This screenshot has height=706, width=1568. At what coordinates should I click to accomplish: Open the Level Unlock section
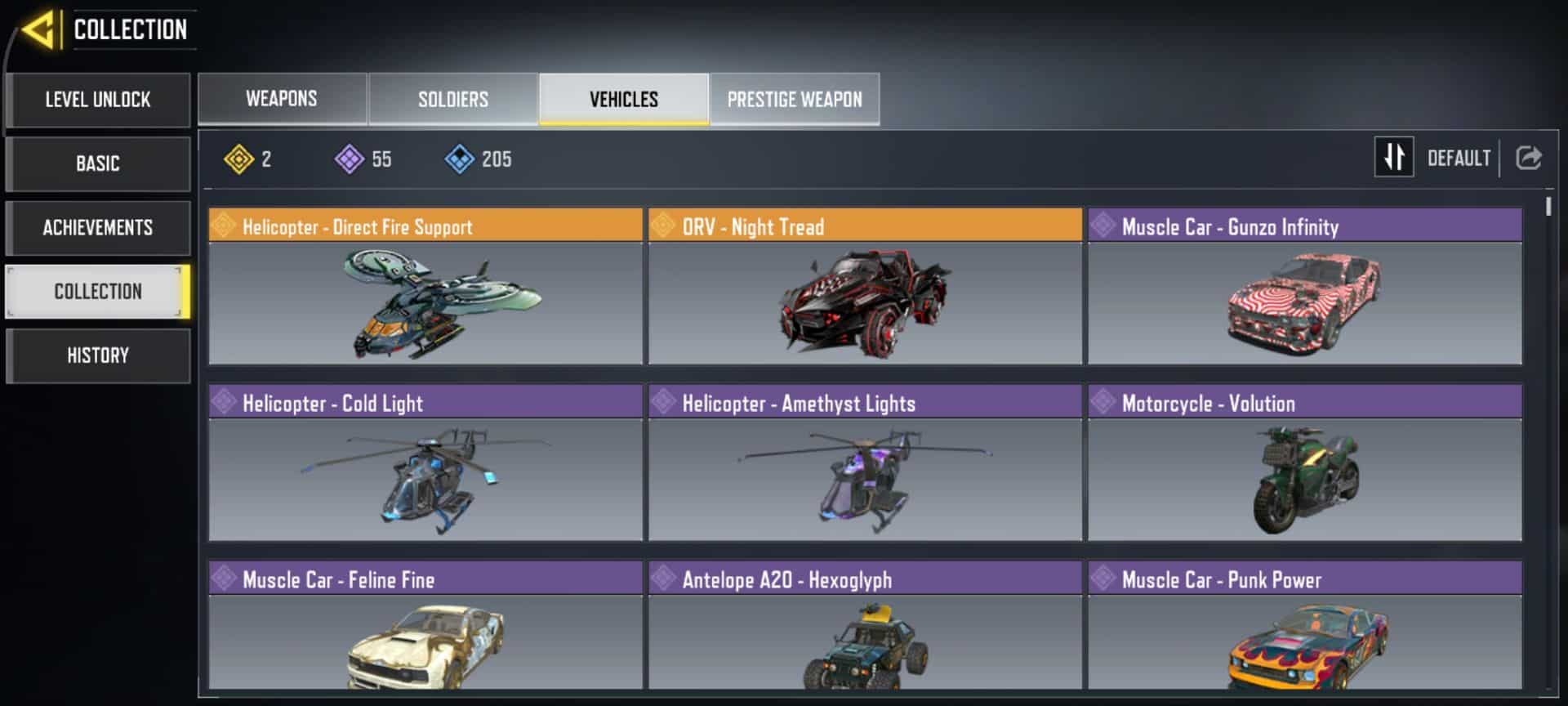click(x=98, y=100)
